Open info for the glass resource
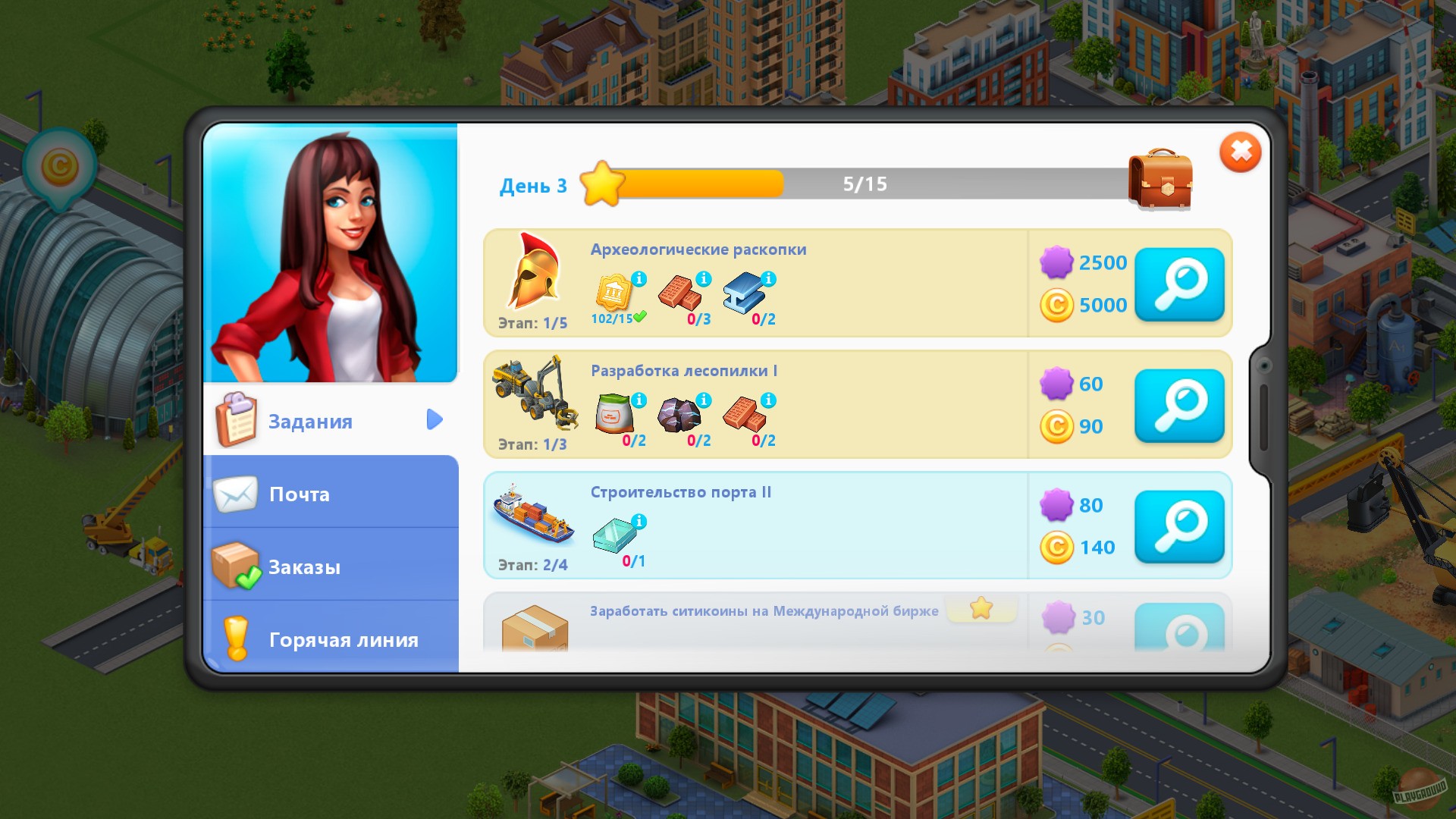This screenshot has width=1456, height=819. (639, 521)
